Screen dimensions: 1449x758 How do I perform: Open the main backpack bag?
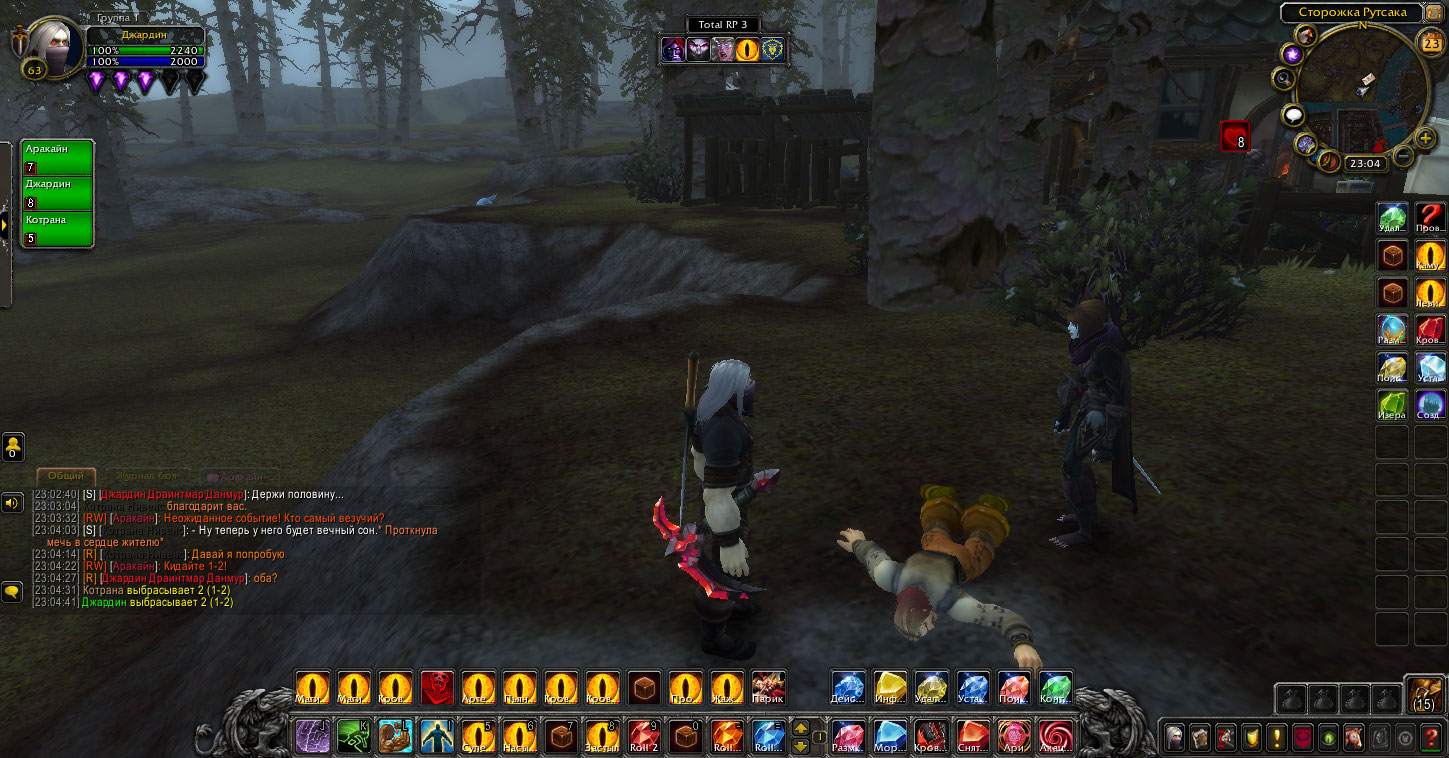pos(1425,694)
